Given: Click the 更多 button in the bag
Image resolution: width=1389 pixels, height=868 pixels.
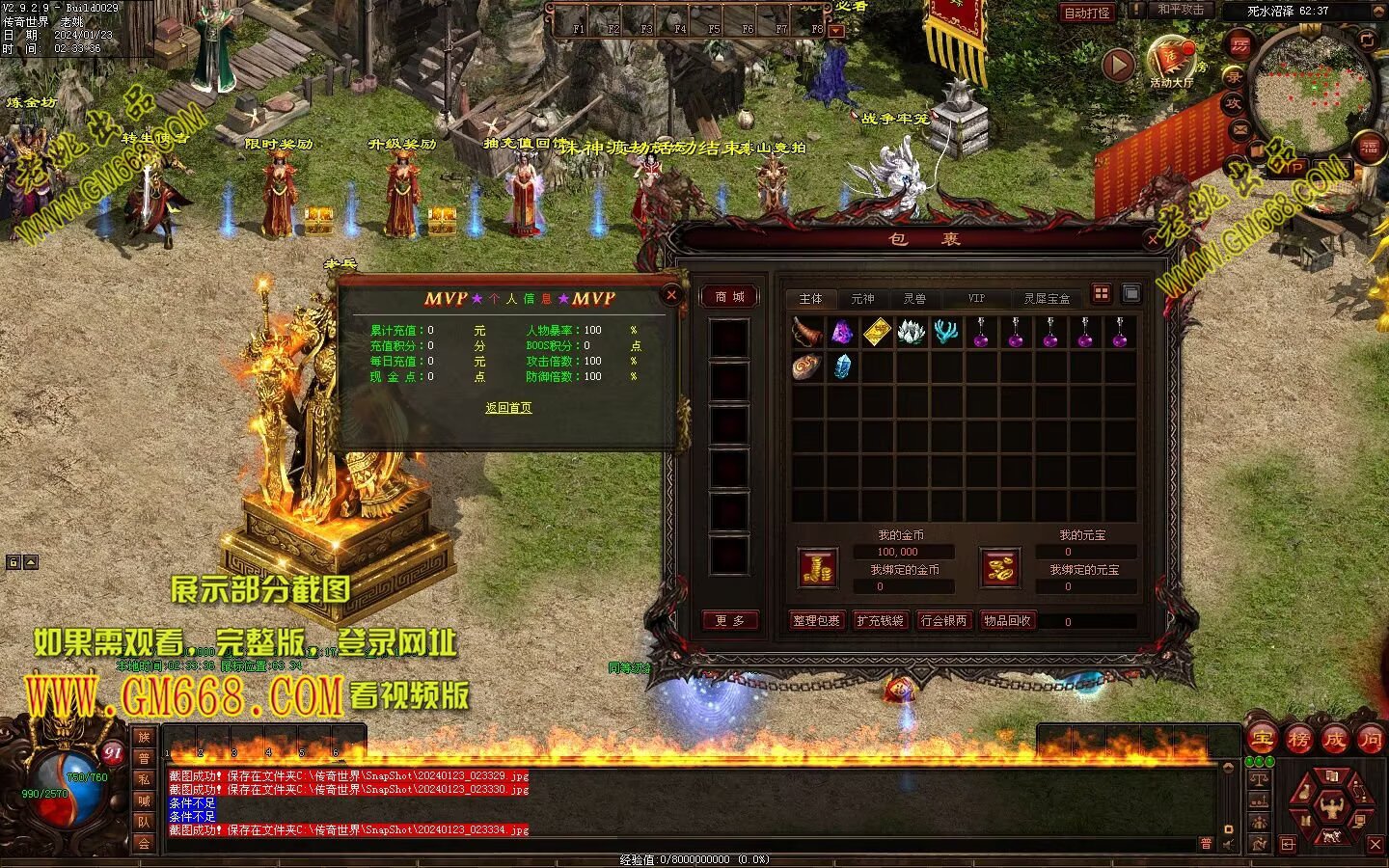Looking at the screenshot, I should tap(729, 620).
